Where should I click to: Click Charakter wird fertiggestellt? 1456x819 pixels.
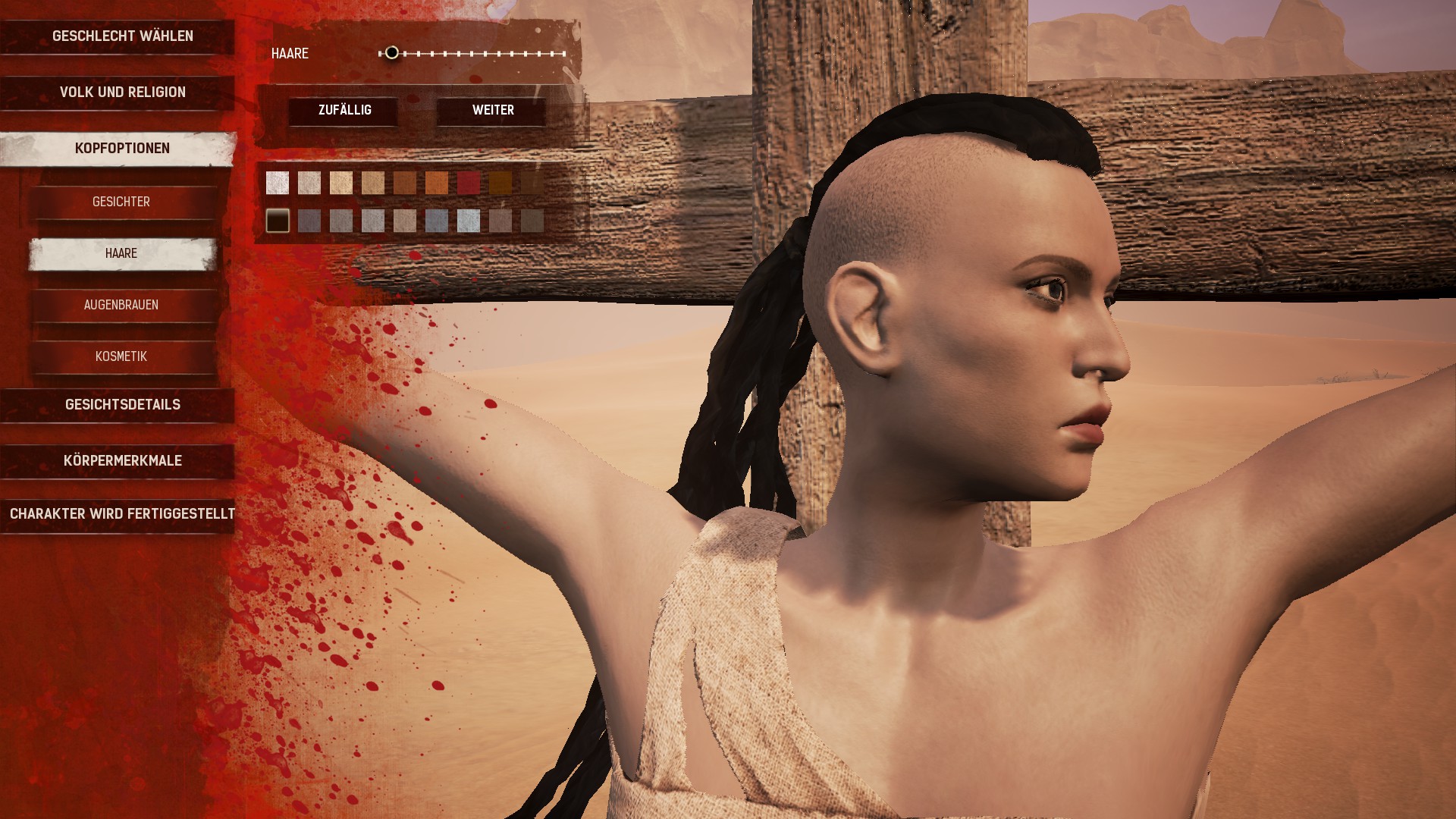122,514
